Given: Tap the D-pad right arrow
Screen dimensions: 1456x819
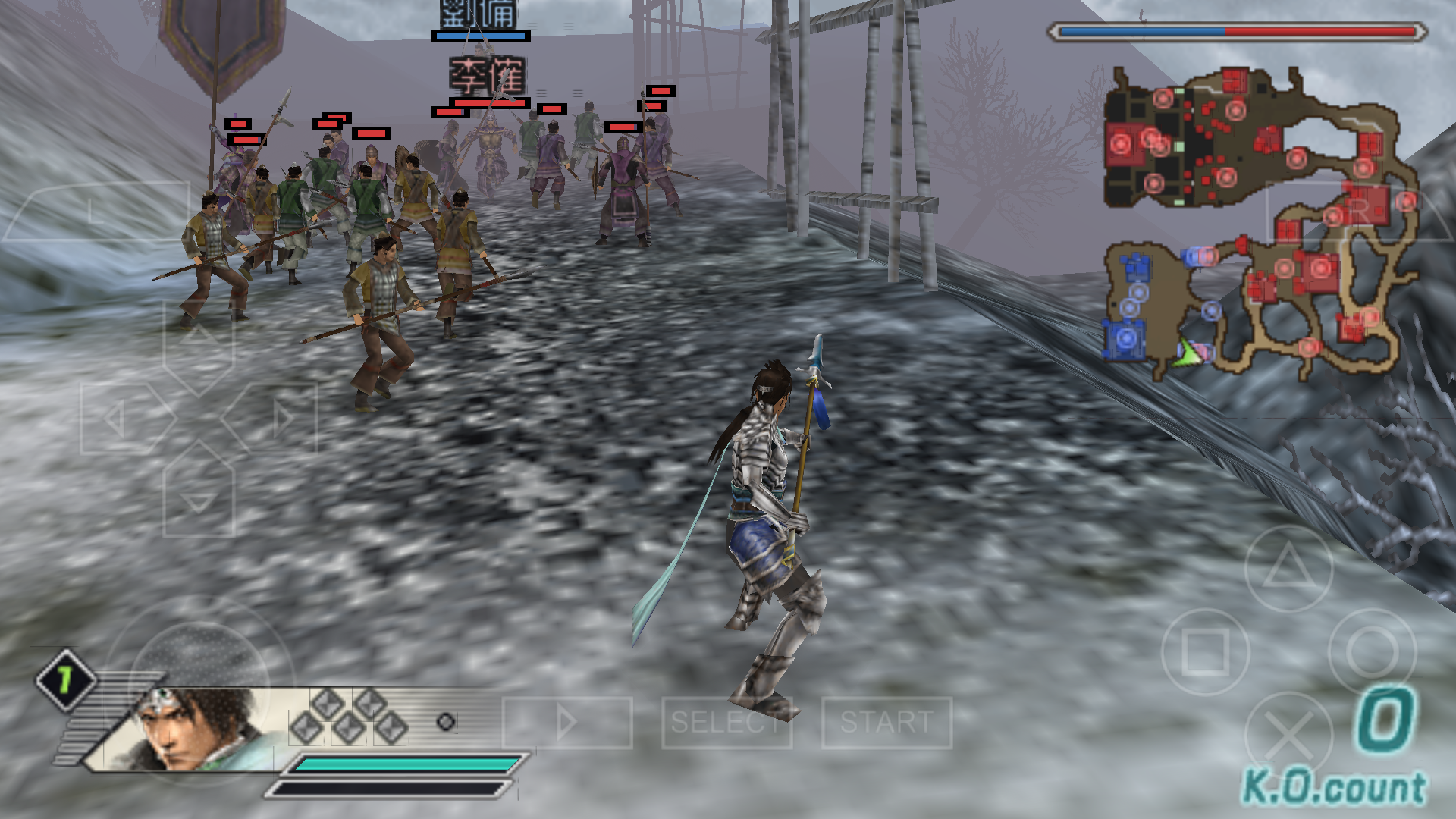Looking at the screenshot, I should (278, 418).
